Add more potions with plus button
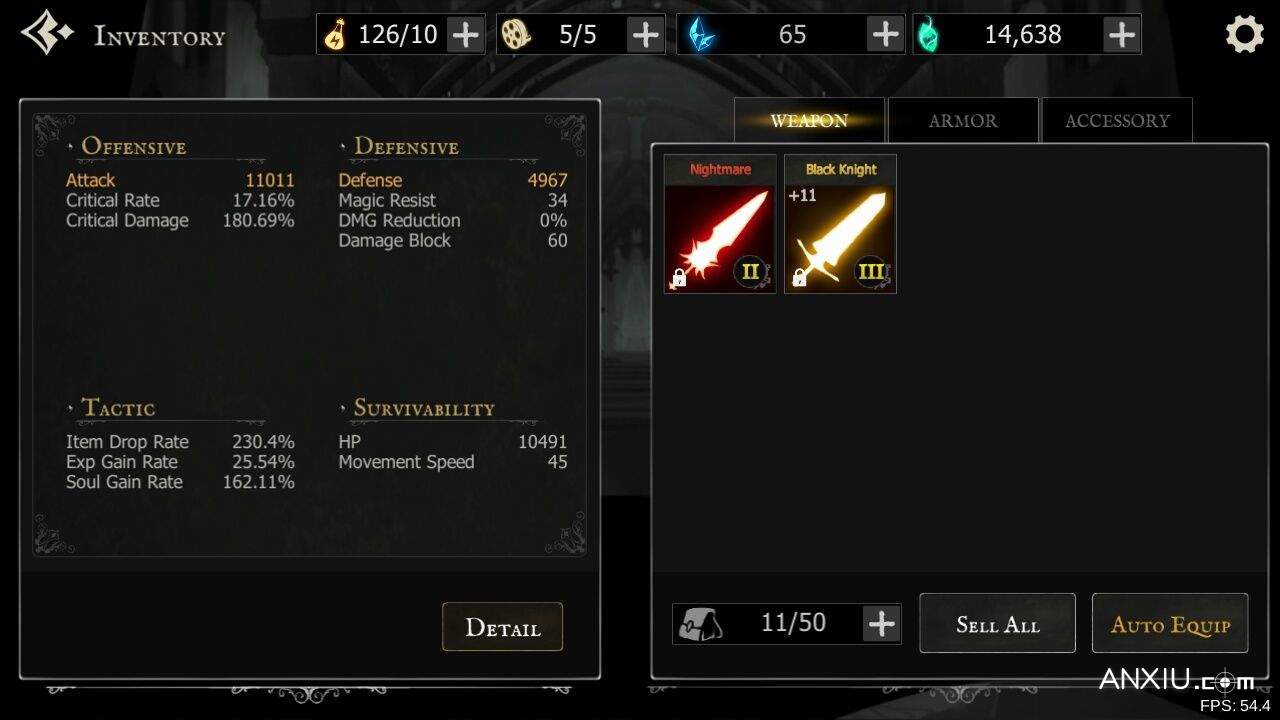 coord(465,35)
